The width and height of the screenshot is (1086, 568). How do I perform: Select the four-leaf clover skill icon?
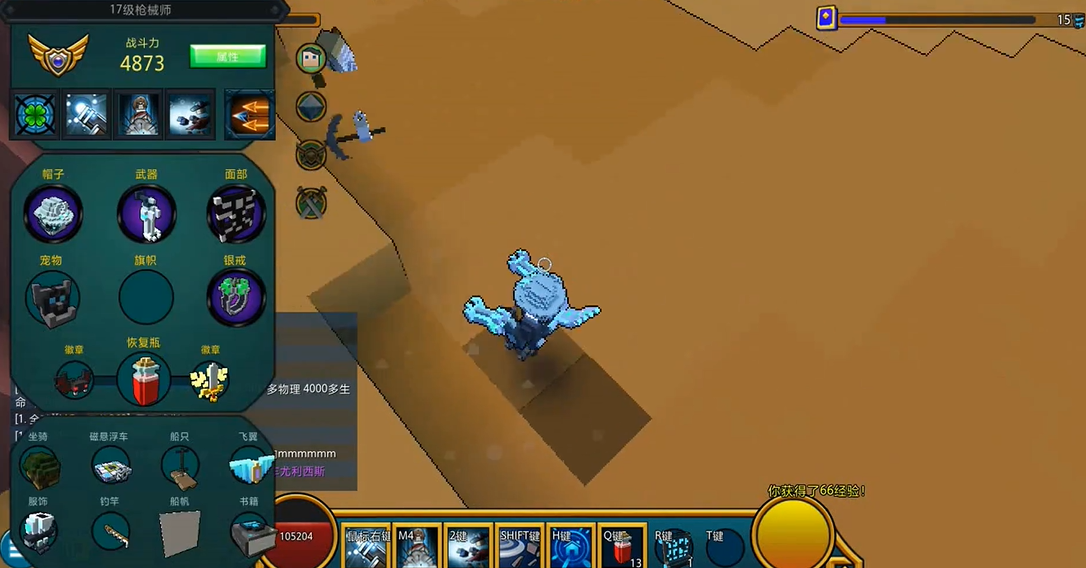tap(35, 115)
